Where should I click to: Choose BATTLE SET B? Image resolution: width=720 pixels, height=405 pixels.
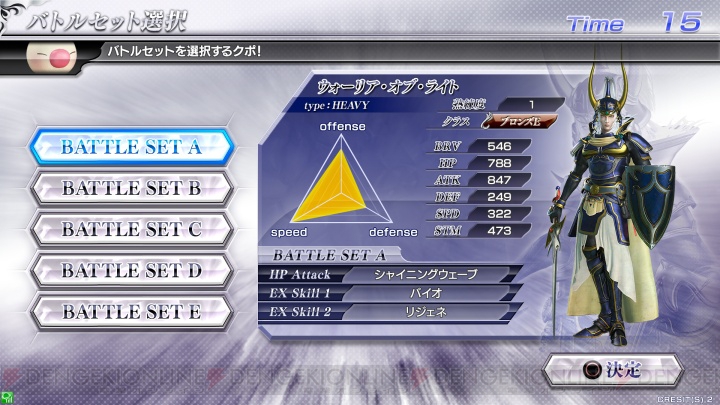click(x=131, y=188)
